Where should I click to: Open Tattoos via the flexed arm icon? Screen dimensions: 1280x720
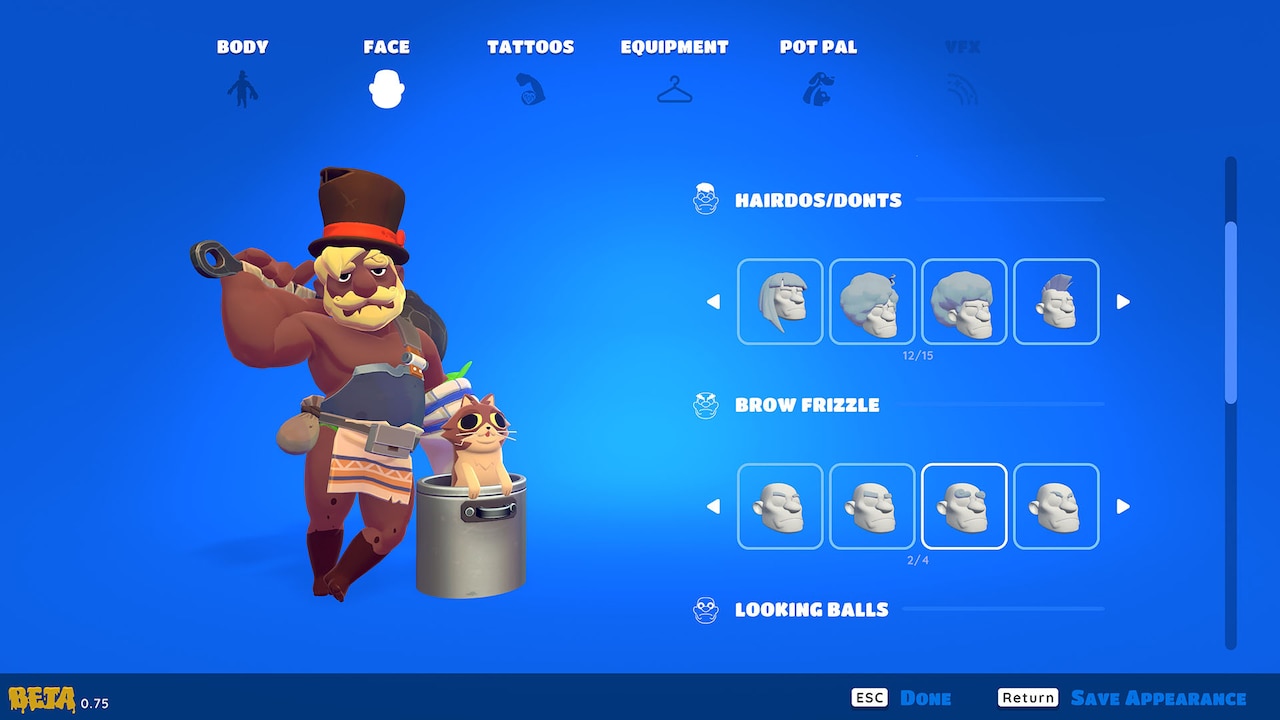click(x=530, y=88)
